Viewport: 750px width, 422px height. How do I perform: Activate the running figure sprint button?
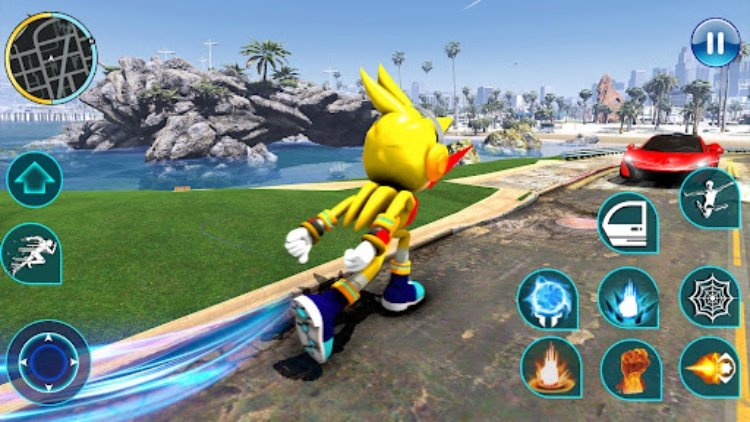point(30,253)
